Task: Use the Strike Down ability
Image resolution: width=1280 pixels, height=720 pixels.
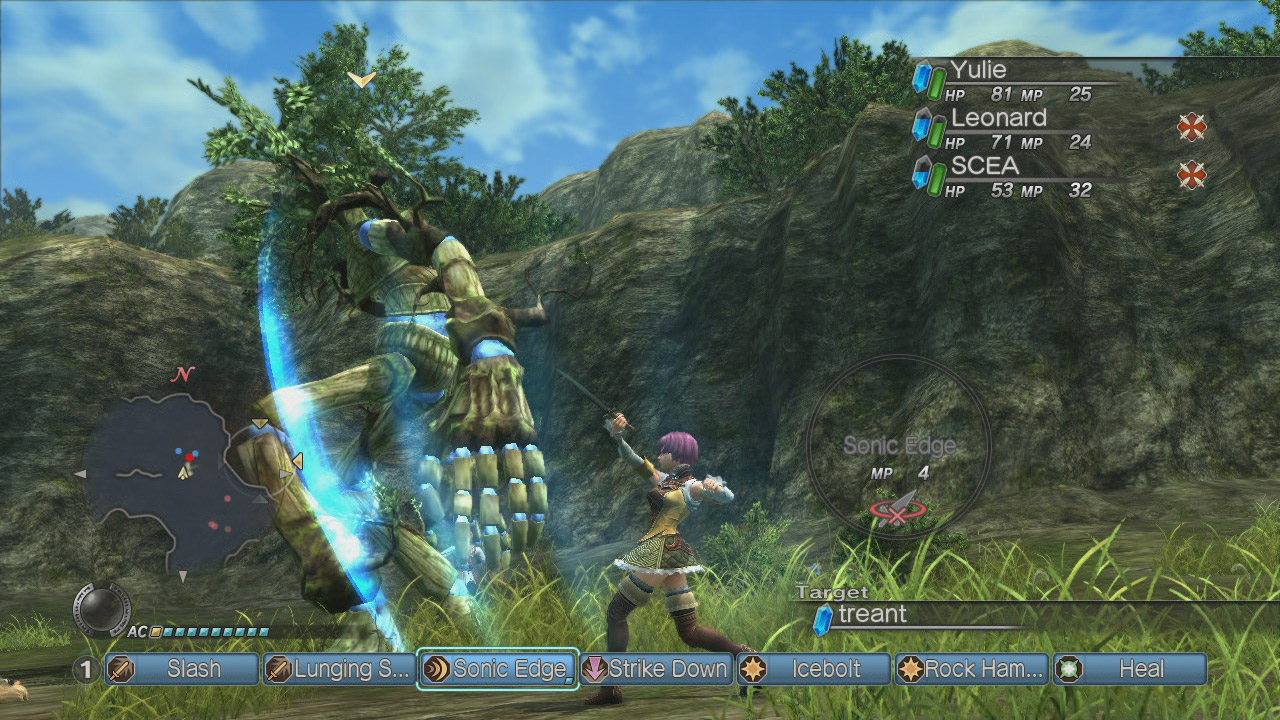Action: click(x=656, y=669)
